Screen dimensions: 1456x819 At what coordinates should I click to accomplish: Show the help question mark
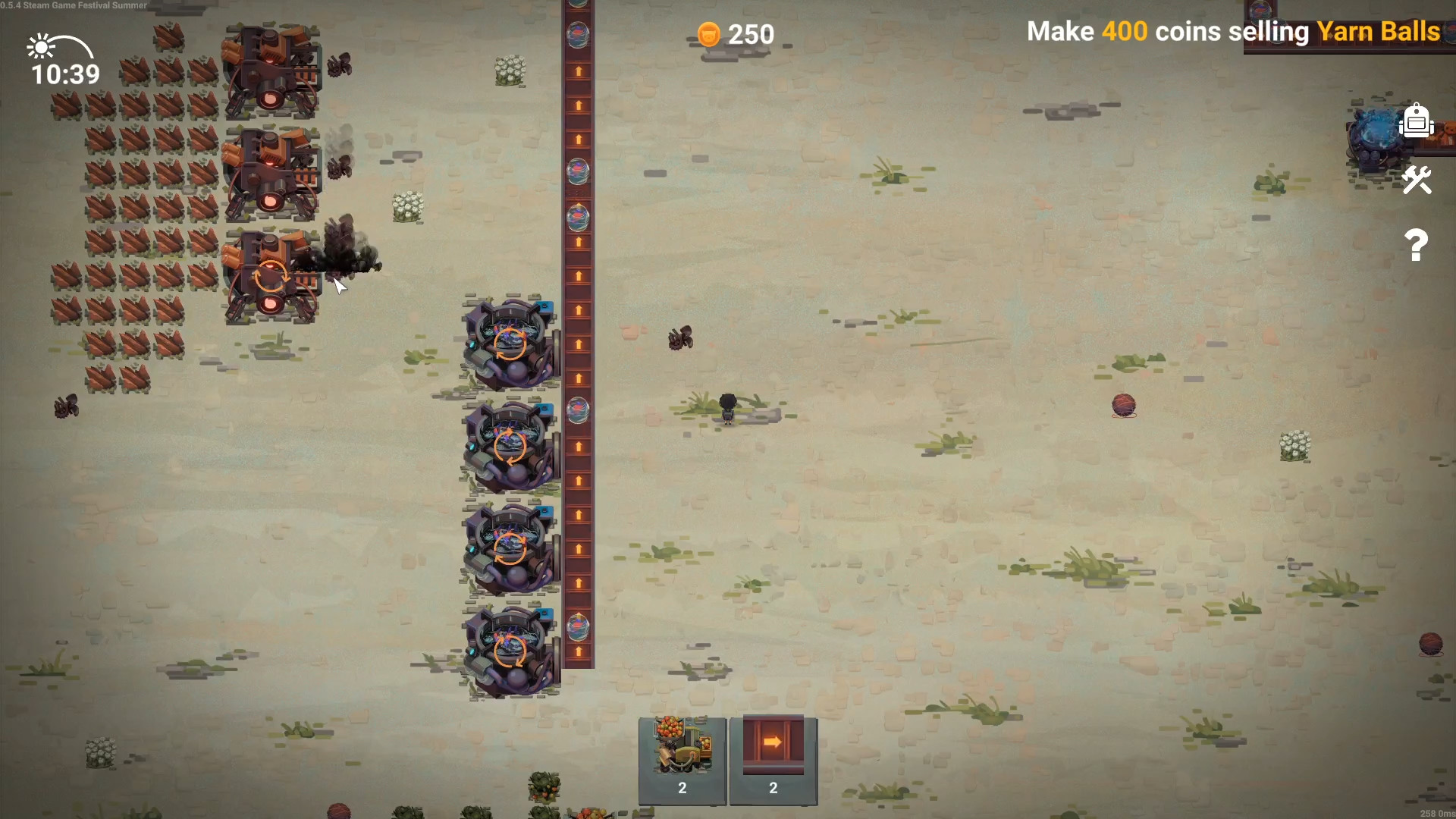(x=1416, y=245)
